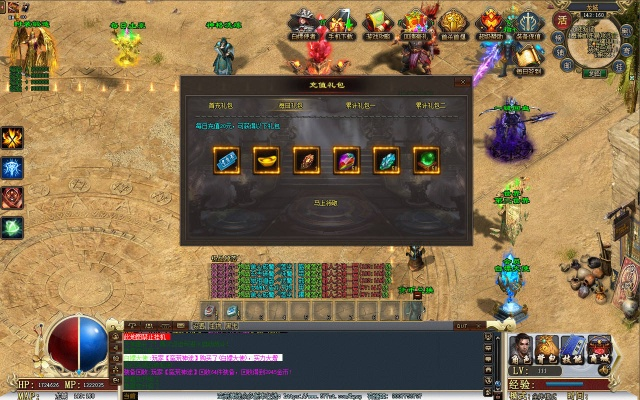Click the 手机下载 mobile download icon
The height and width of the screenshot is (400, 640).
click(341, 22)
